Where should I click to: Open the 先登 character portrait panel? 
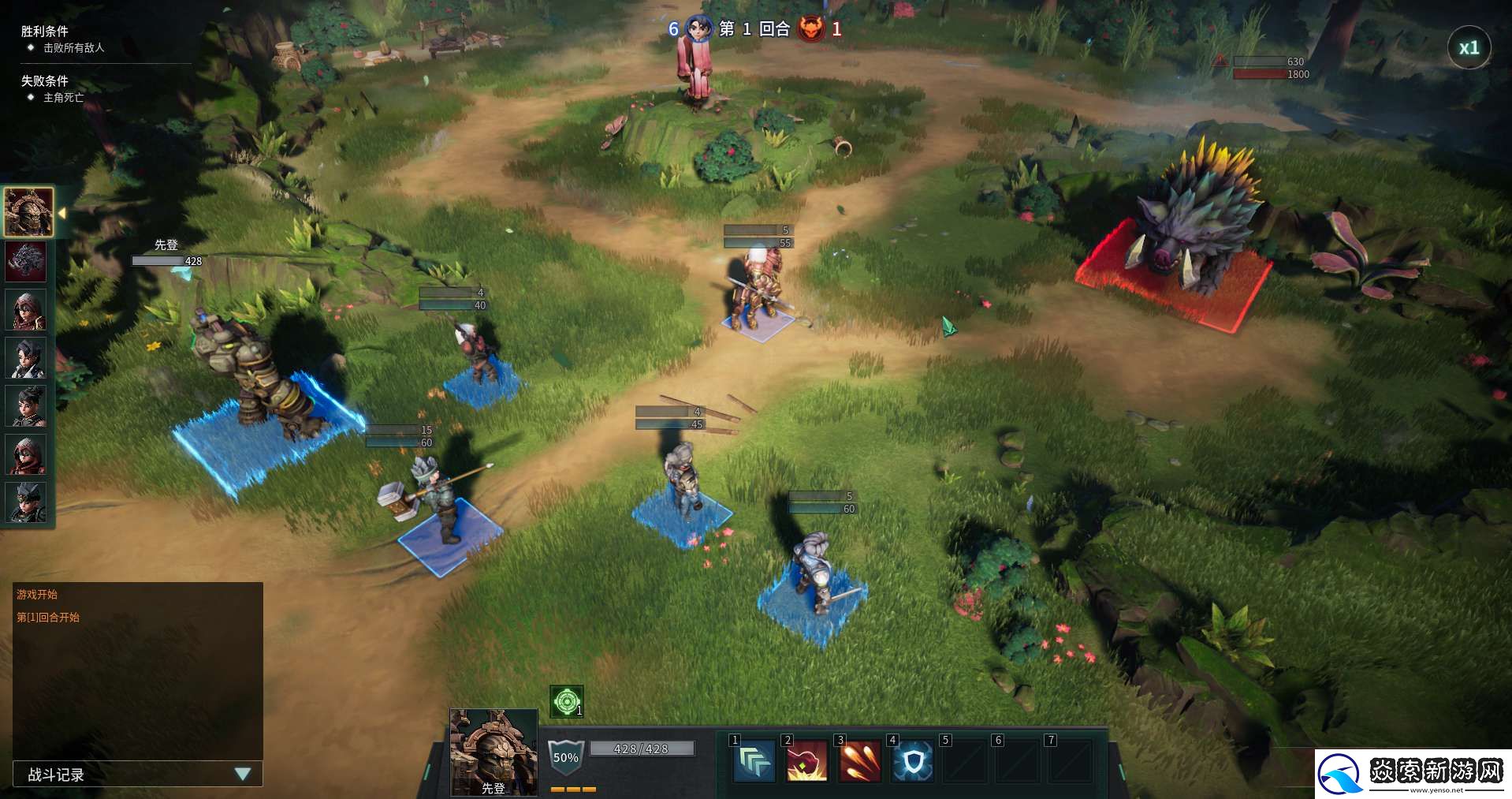493,752
